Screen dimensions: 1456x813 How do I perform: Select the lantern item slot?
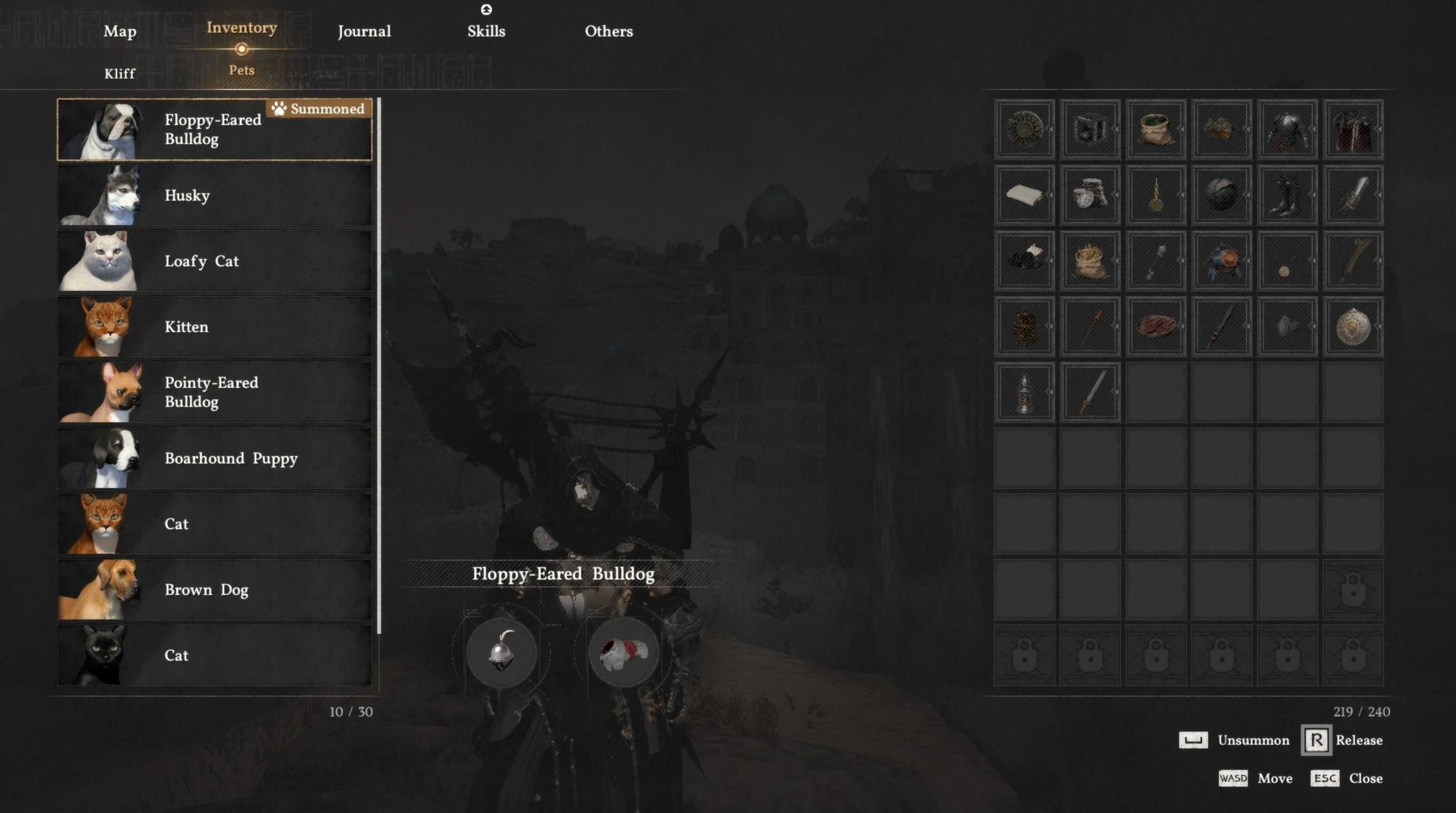[1024, 392]
